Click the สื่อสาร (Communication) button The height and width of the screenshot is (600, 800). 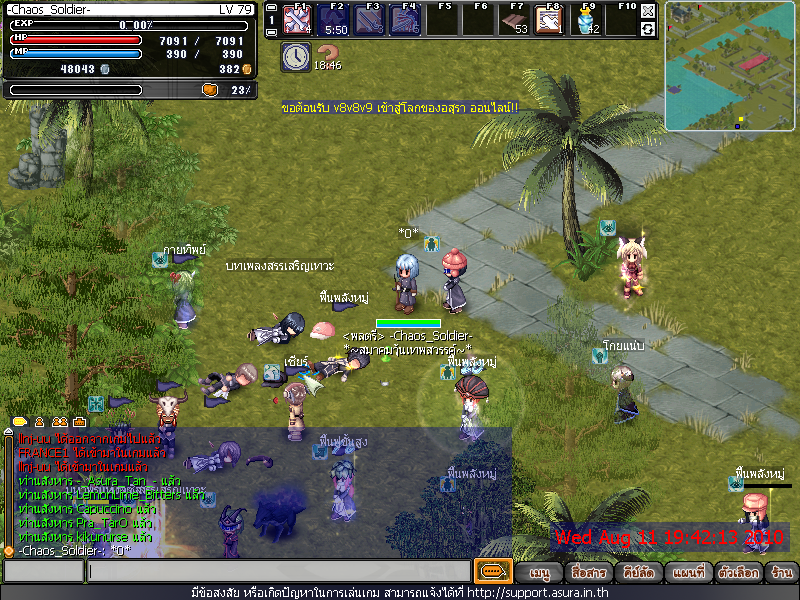point(589,573)
